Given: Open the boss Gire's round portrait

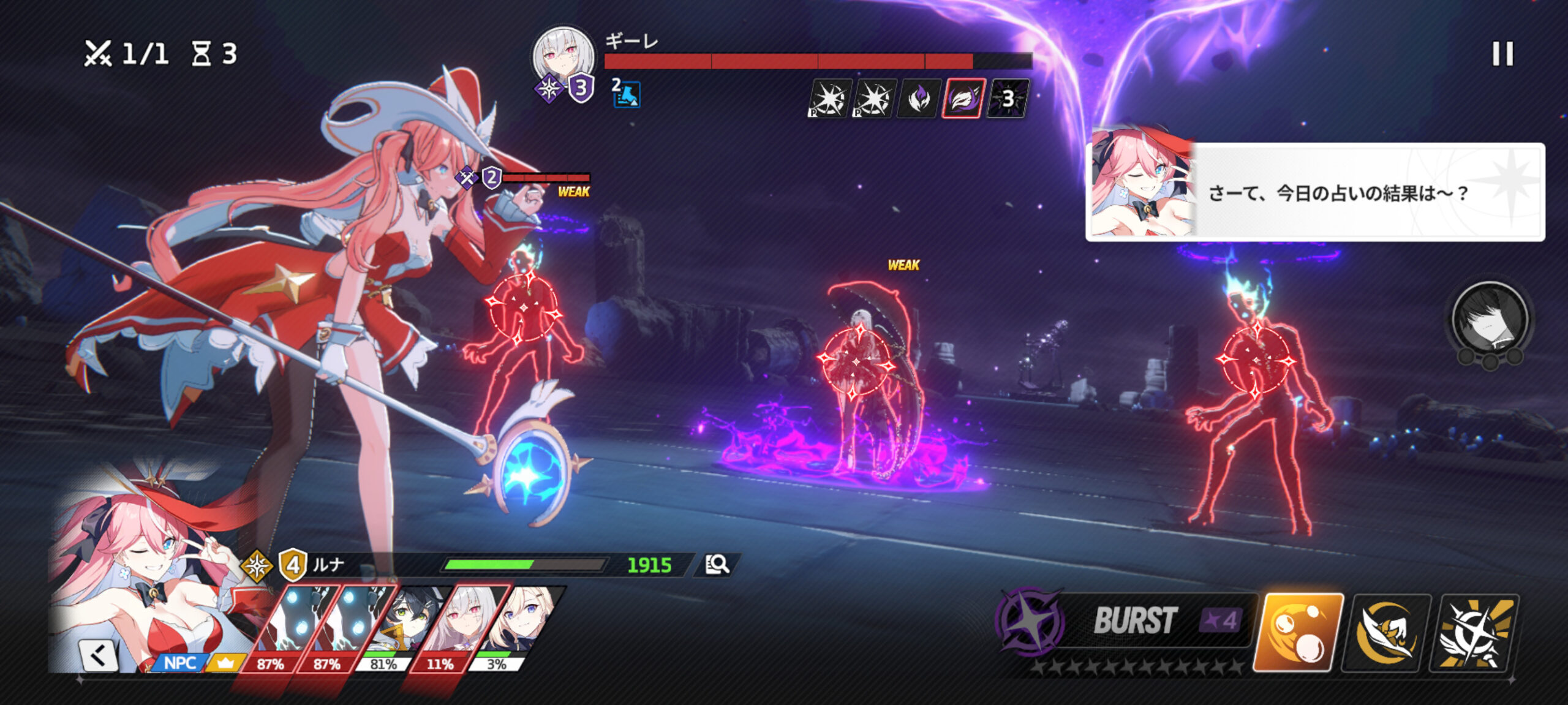Looking at the screenshot, I should [x=563, y=57].
